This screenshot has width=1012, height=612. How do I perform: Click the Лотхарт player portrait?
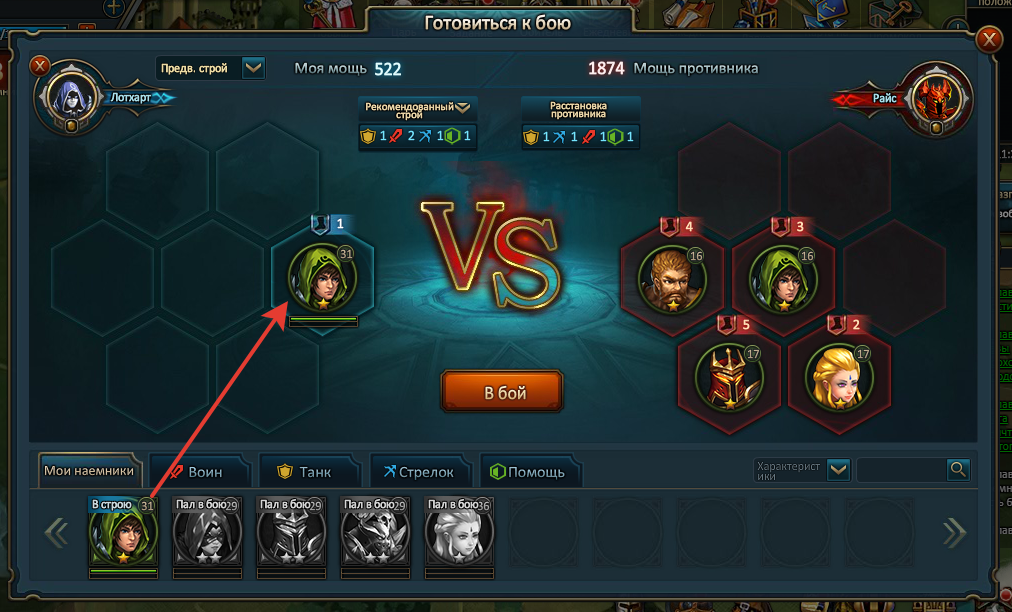coord(69,98)
